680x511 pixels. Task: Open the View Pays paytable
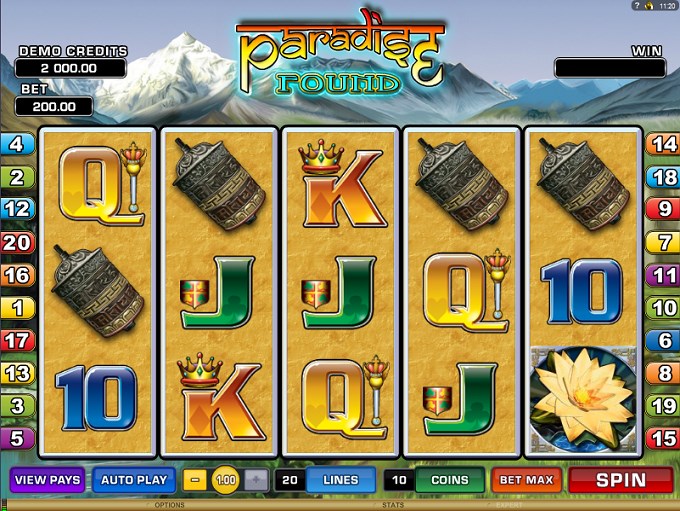[47, 480]
